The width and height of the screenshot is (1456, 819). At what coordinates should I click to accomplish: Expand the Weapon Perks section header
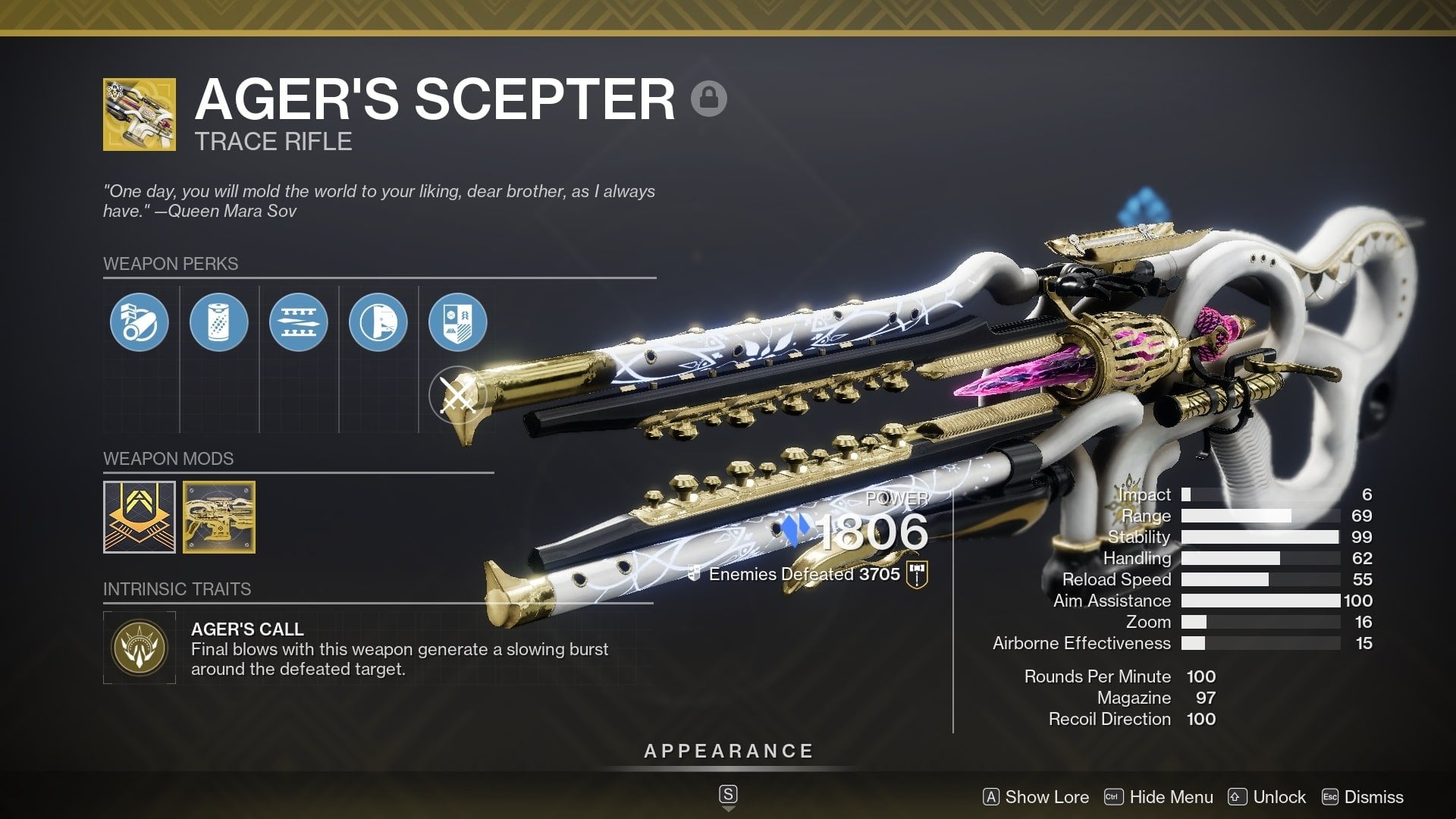pos(170,264)
